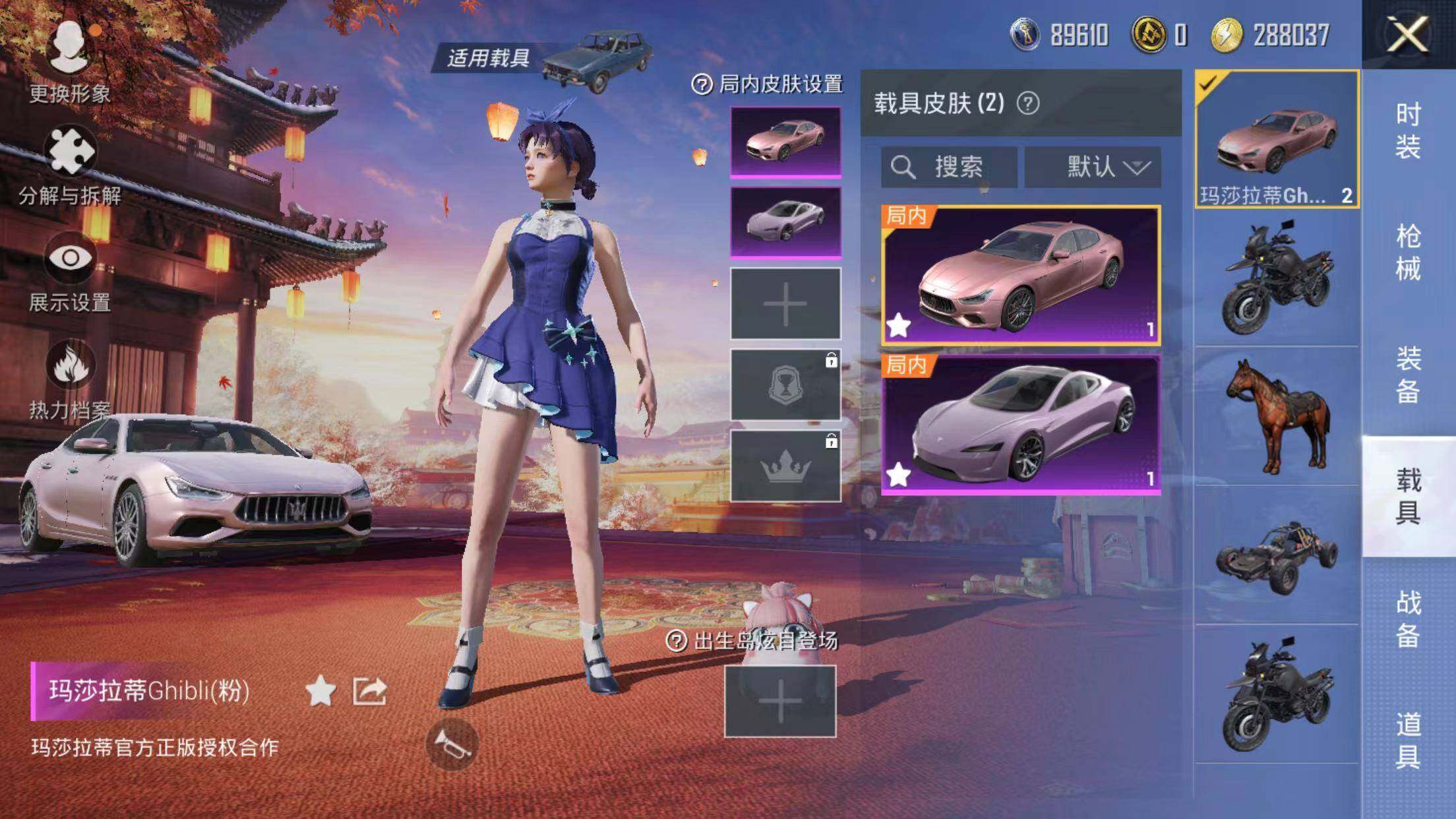This screenshot has height=819, width=1456.
Task: Switch to the 枪械 firearms tab
Action: pos(1407,253)
